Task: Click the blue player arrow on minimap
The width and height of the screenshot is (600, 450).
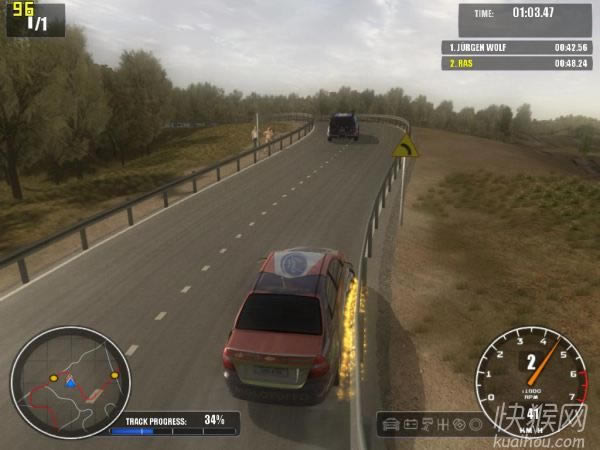Action: pyautogui.click(x=70, y=382)
